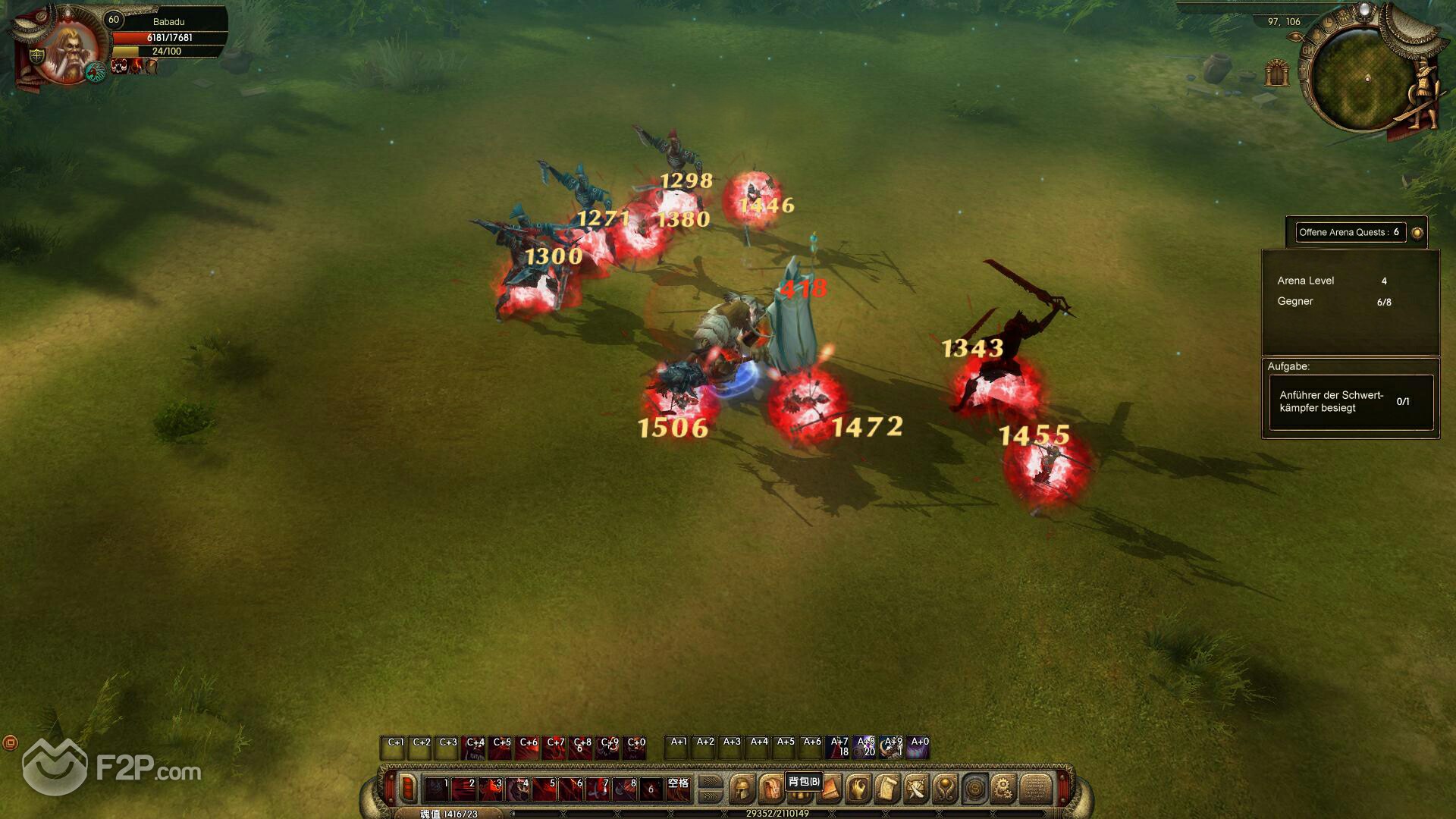
Task: Open the helmet character menu button
Action: point(742,789)
